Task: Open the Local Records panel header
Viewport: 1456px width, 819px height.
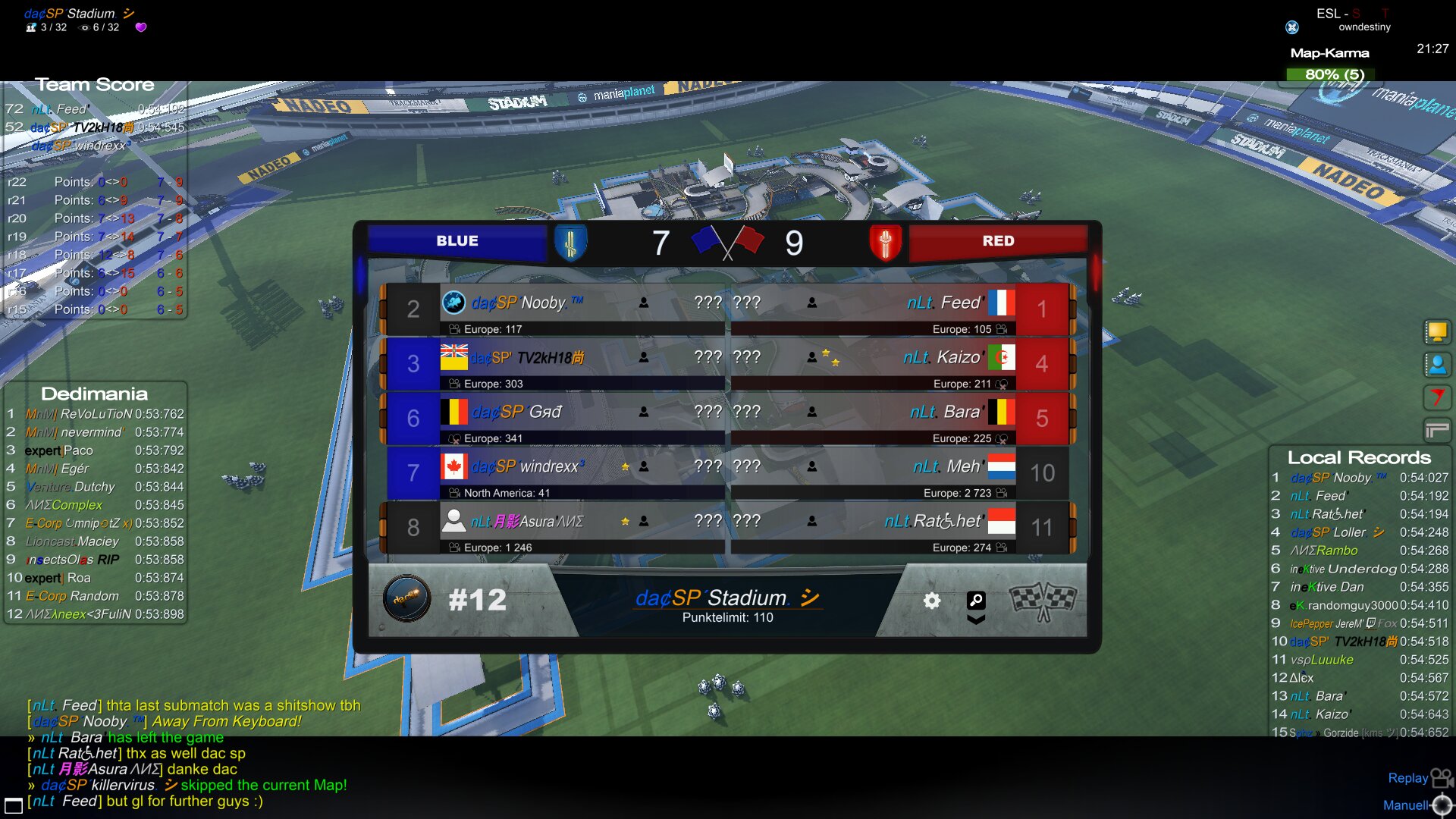Action: (1358, 457)
